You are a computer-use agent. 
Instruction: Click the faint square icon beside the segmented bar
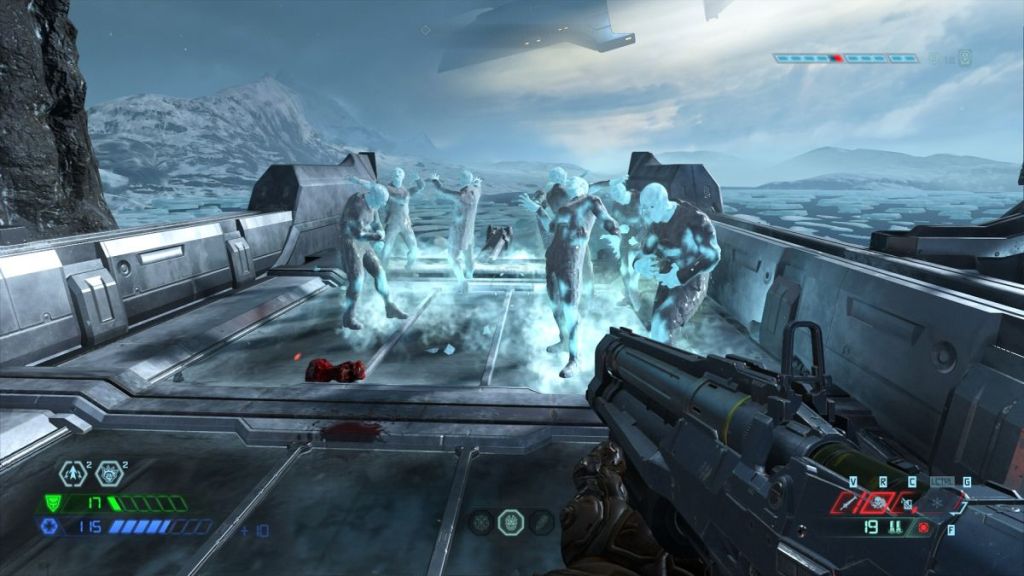(964, 58)
